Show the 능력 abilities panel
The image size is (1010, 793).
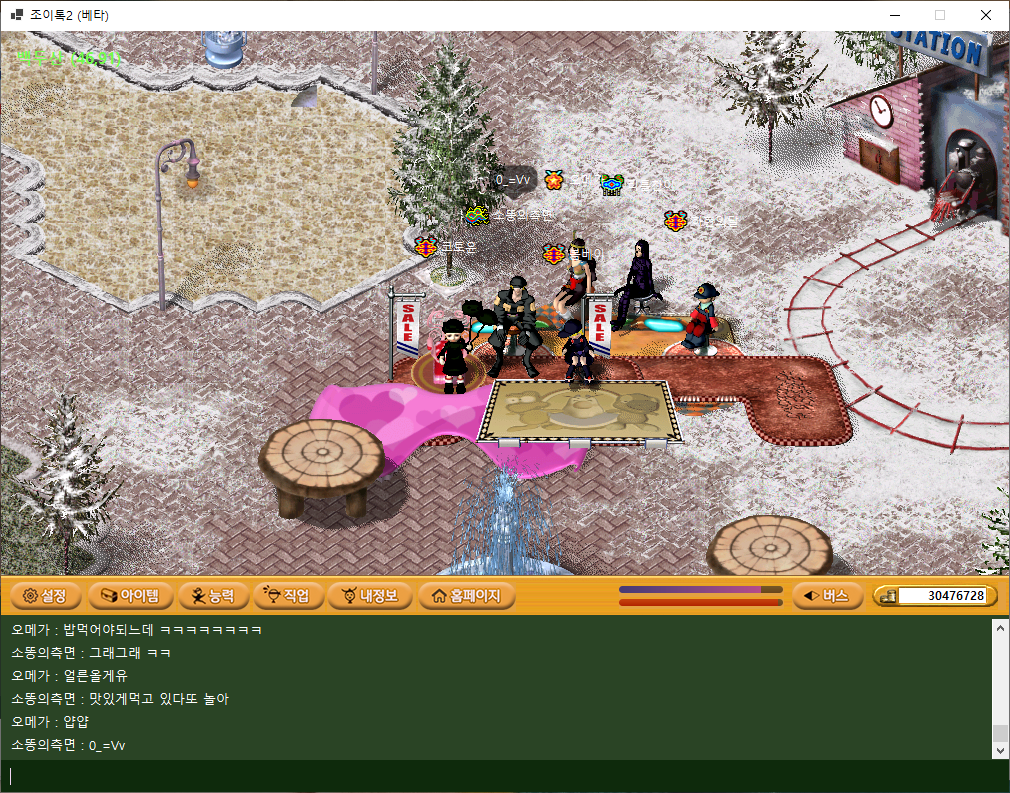pos(213,596)
